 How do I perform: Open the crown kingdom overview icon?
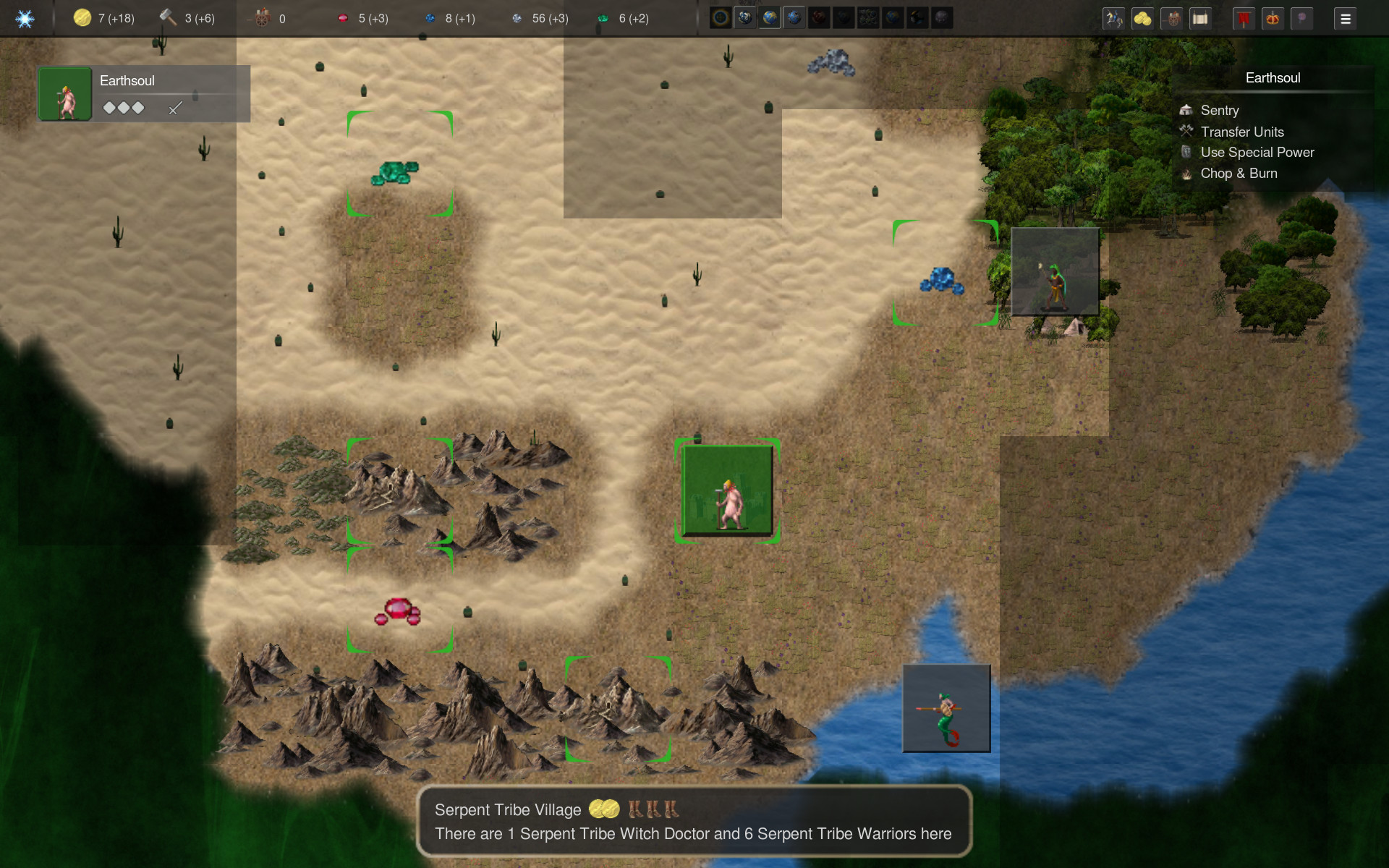tap(1272, 18)
